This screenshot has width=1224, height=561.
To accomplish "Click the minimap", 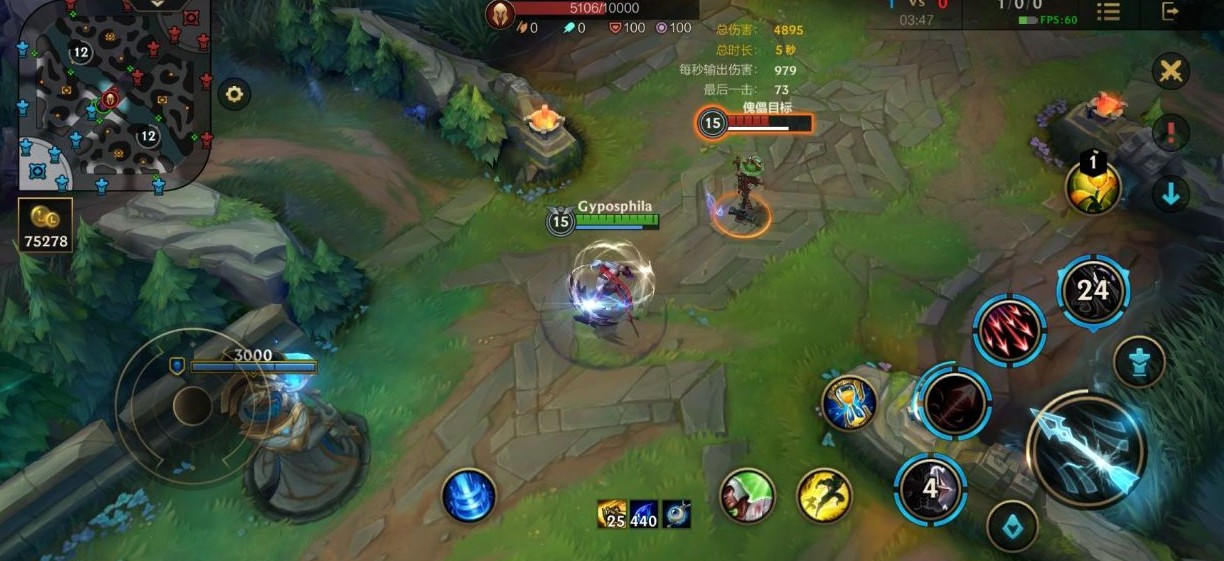I will coord(110,95).
